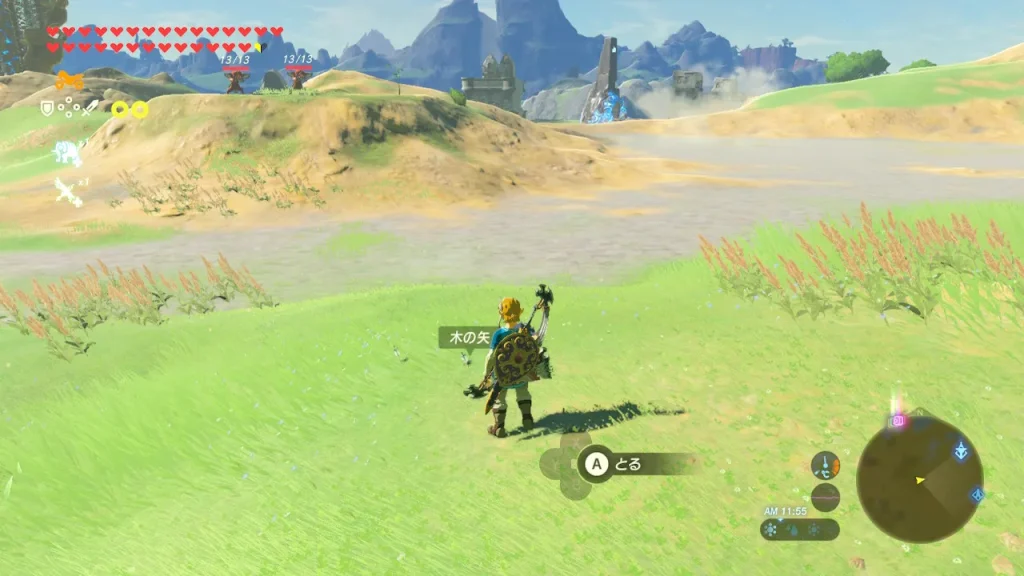This screenshot has width=1024, height=576.
Task: Select the orange Master Cycle rune icon
Action: (69, 81)
